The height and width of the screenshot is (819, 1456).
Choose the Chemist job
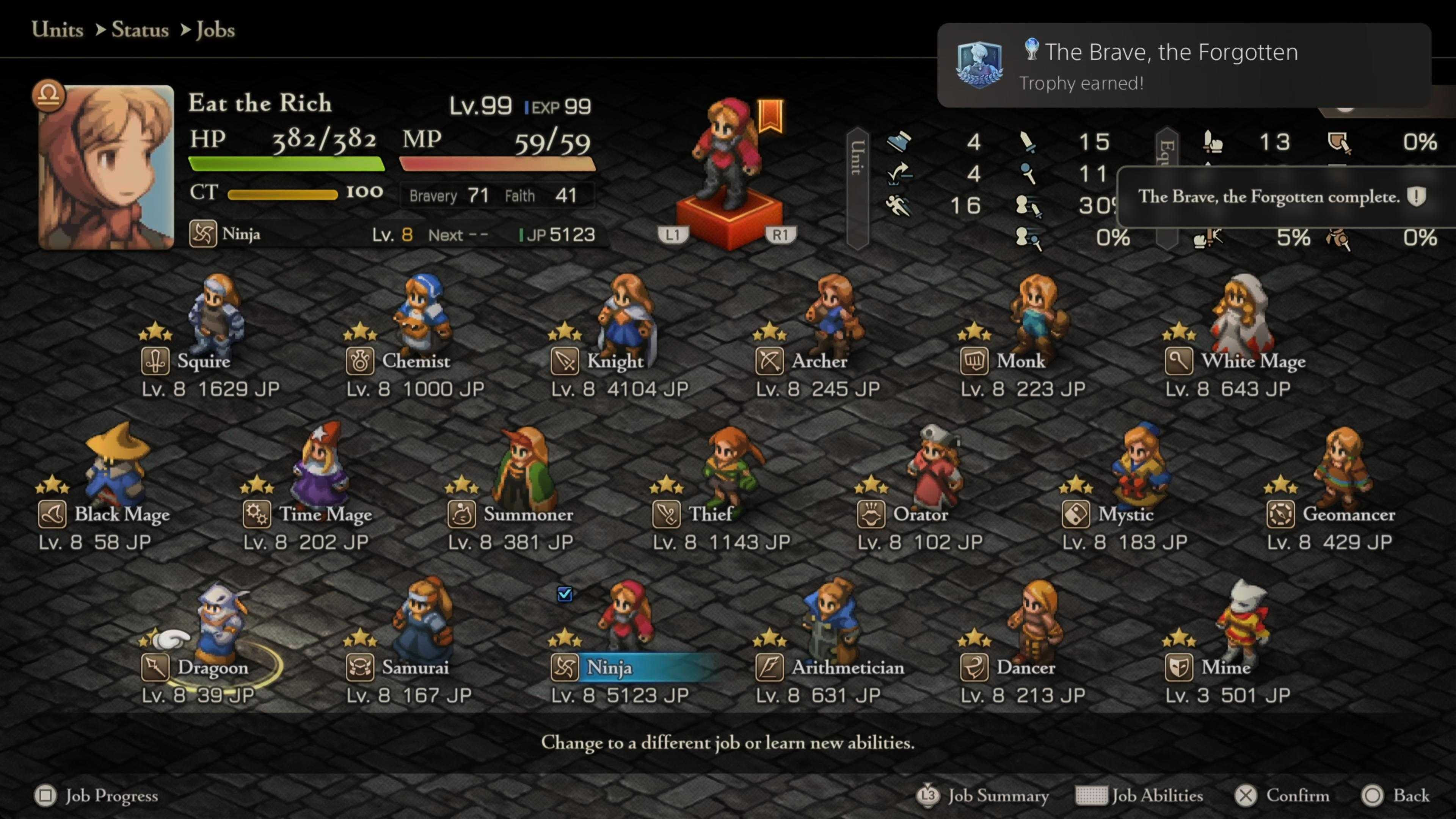[x=416, y=361]
